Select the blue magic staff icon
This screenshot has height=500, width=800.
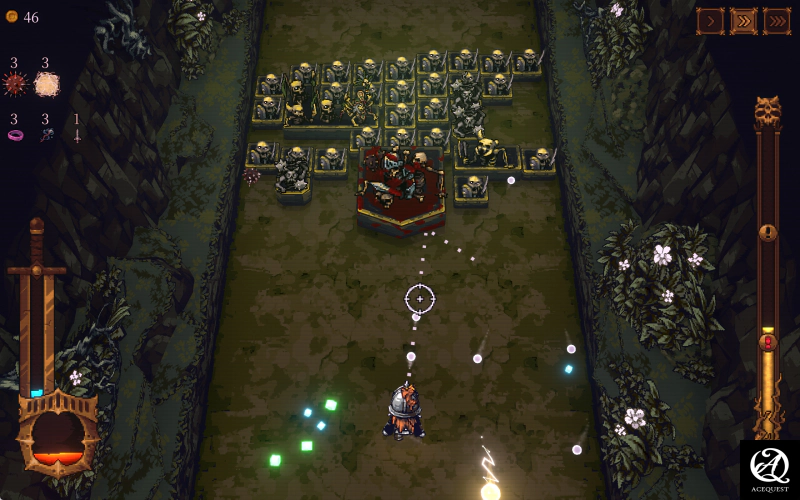[x=46, y=135]
